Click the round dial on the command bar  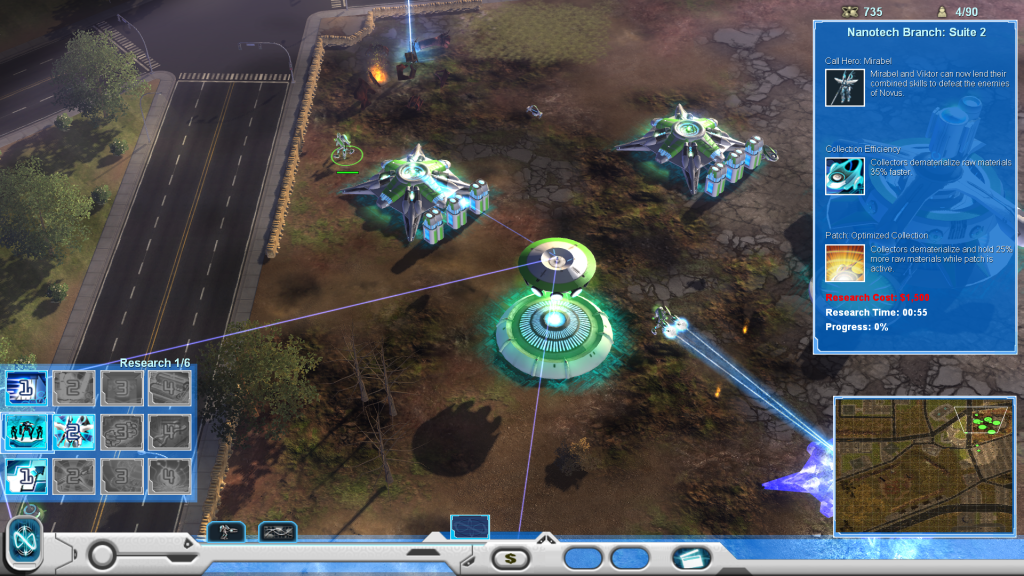pyautogui.click(x=103, y=555)
